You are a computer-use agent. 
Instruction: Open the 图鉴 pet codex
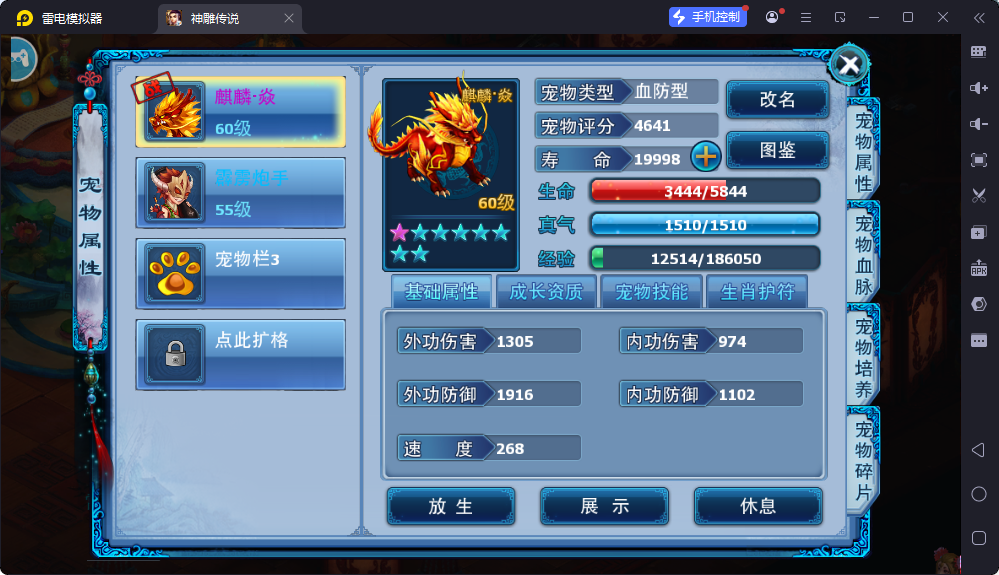777,150
